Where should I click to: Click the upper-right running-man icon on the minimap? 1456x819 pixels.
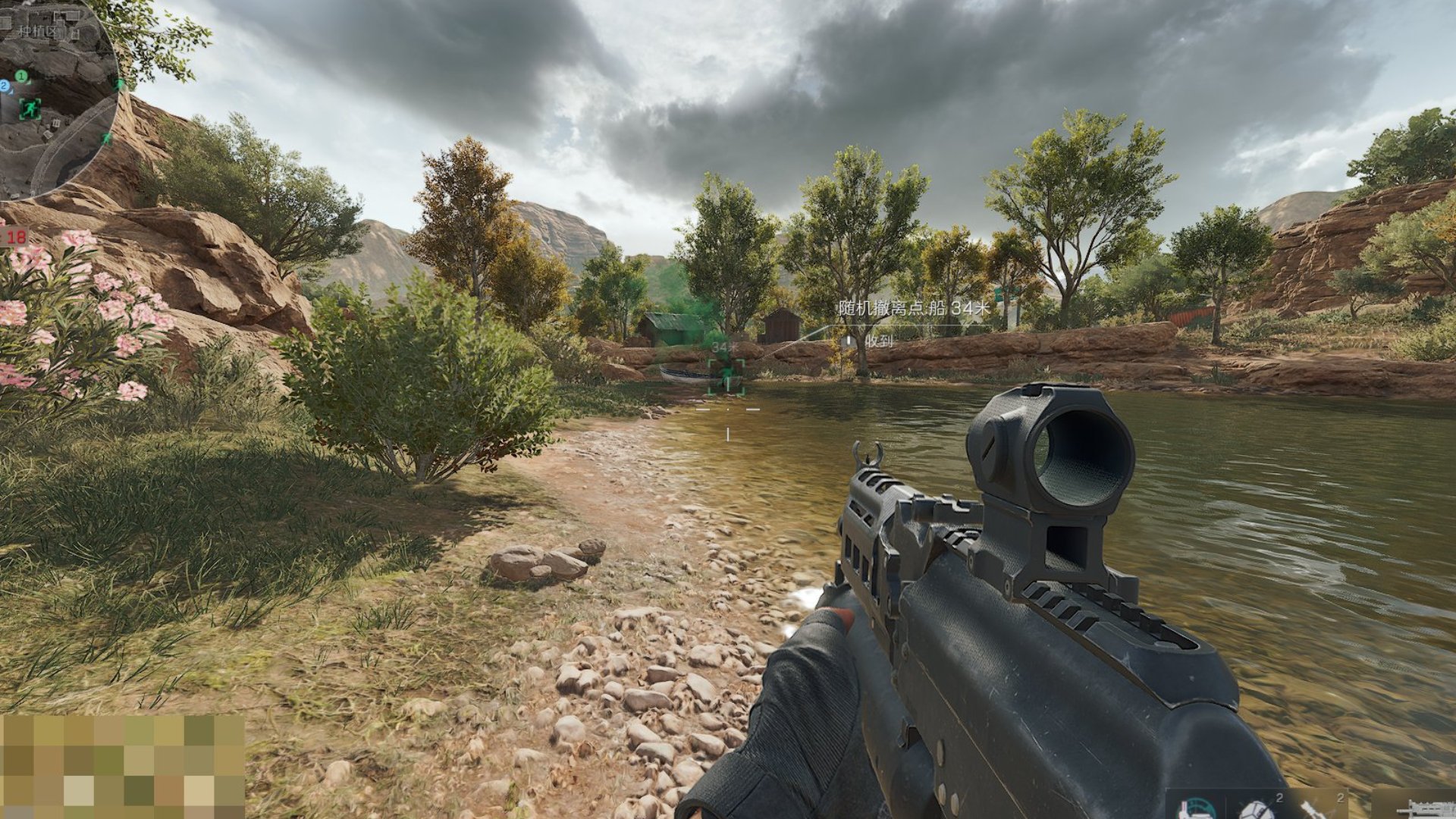coord(119,83)
